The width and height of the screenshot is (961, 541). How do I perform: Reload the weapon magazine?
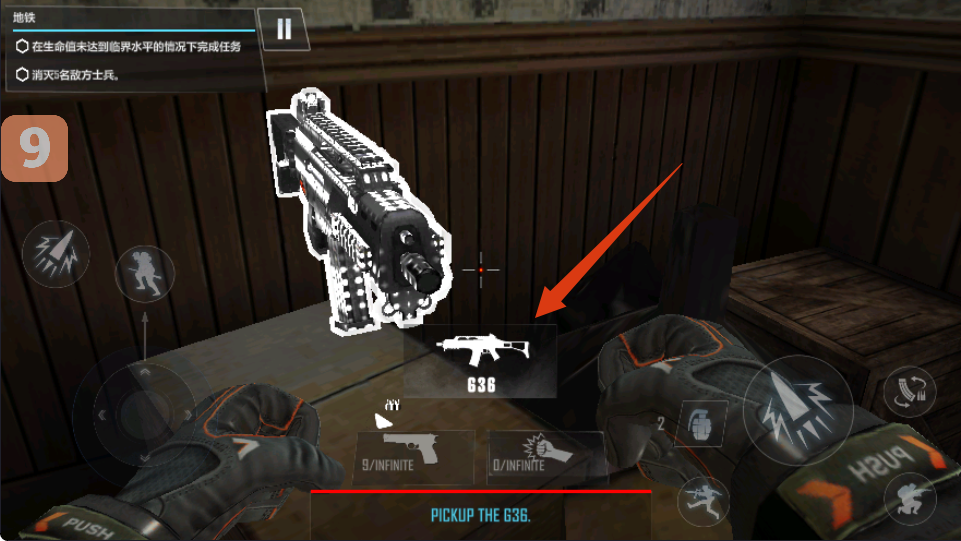908,392
